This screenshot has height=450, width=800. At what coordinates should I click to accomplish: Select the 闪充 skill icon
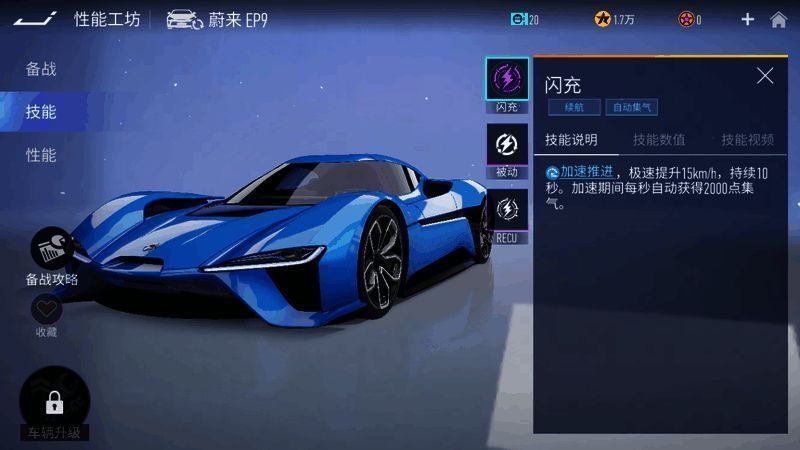pos(507,80)
